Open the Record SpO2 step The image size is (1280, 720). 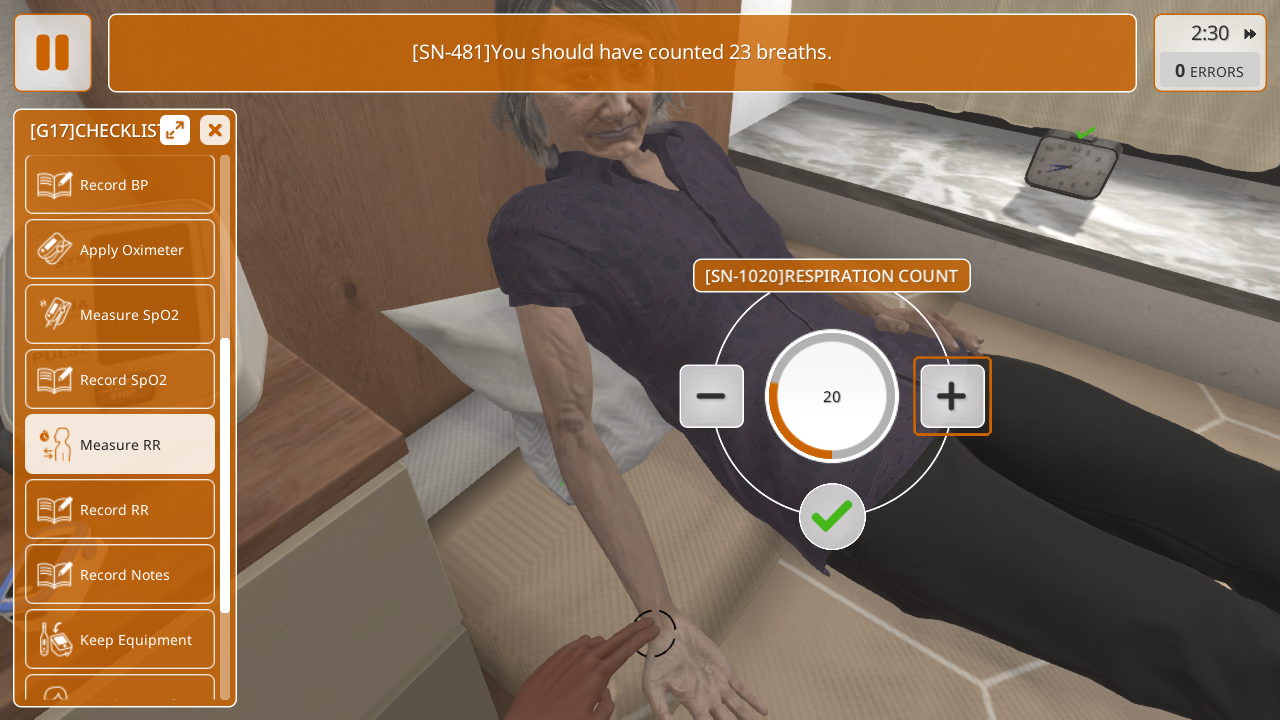coord(120,380)
